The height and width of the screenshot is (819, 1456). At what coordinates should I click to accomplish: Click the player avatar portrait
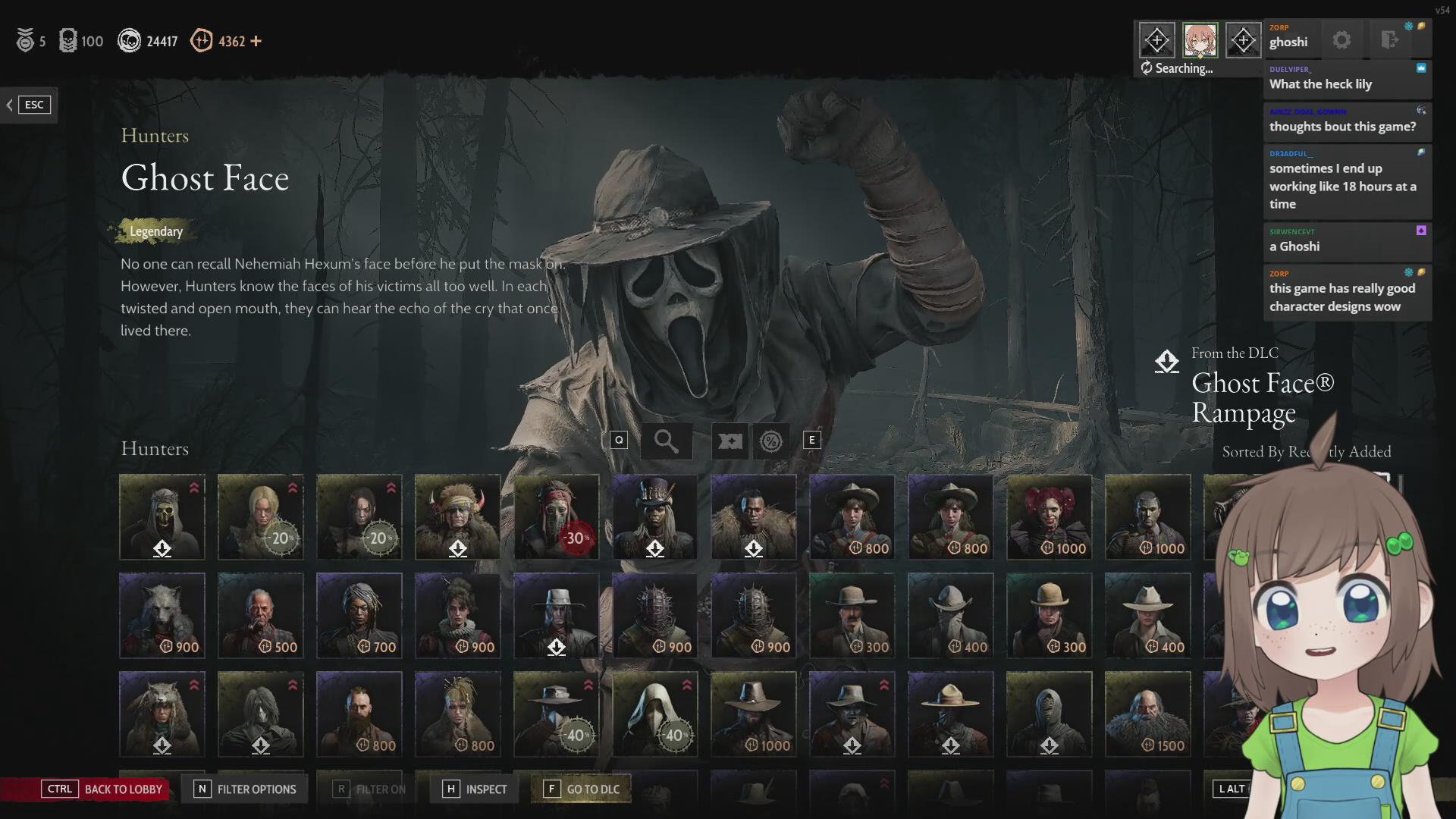[1200, 40]
